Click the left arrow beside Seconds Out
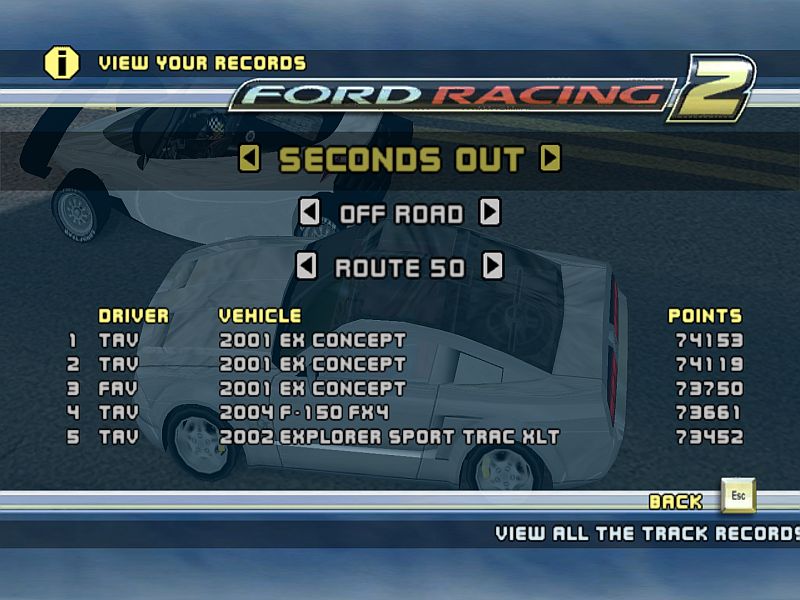This screenshot has width=800, height=600. coord(250,159)
